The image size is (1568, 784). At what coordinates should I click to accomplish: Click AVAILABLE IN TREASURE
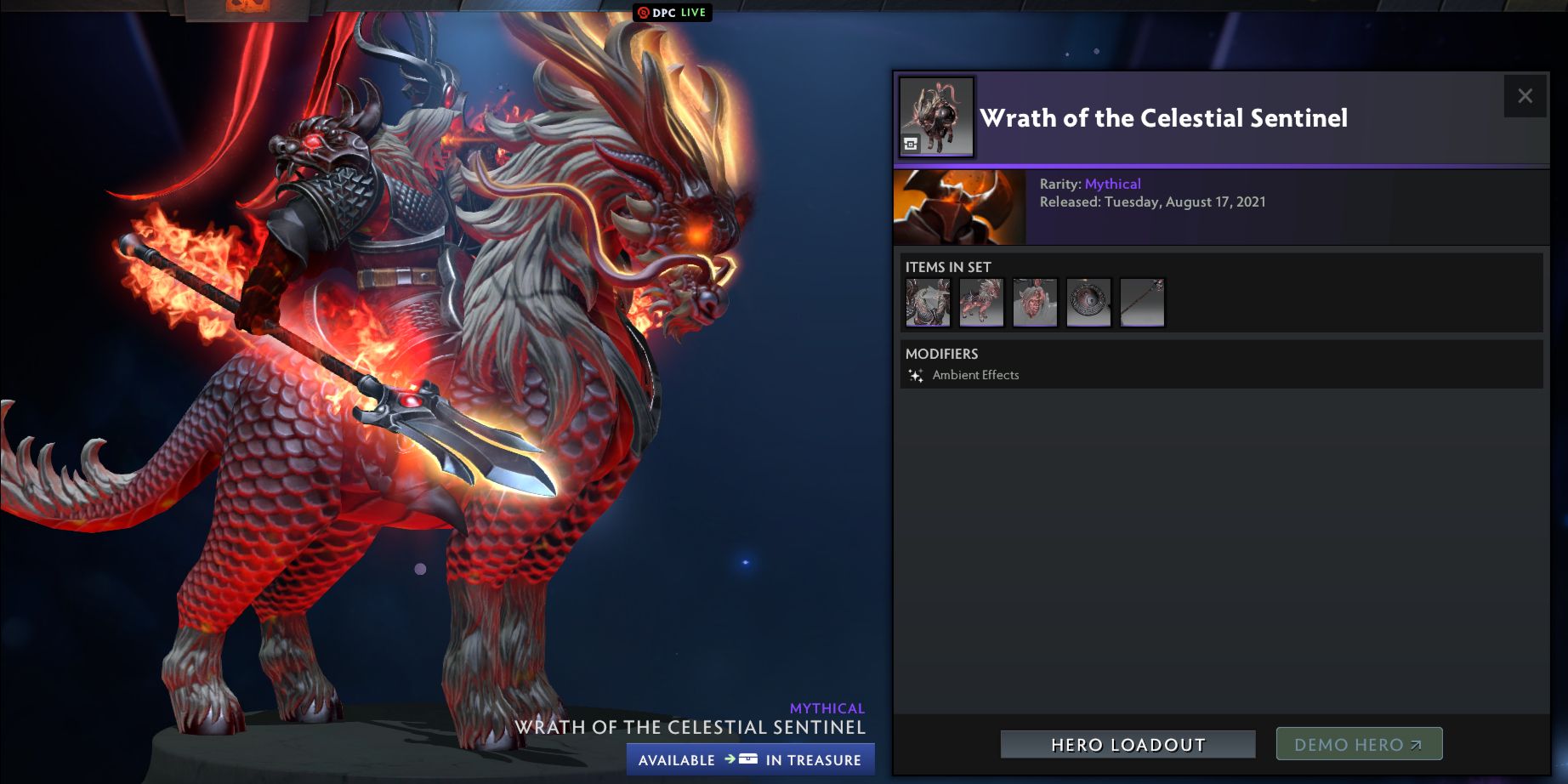click(x=750, y=759)
